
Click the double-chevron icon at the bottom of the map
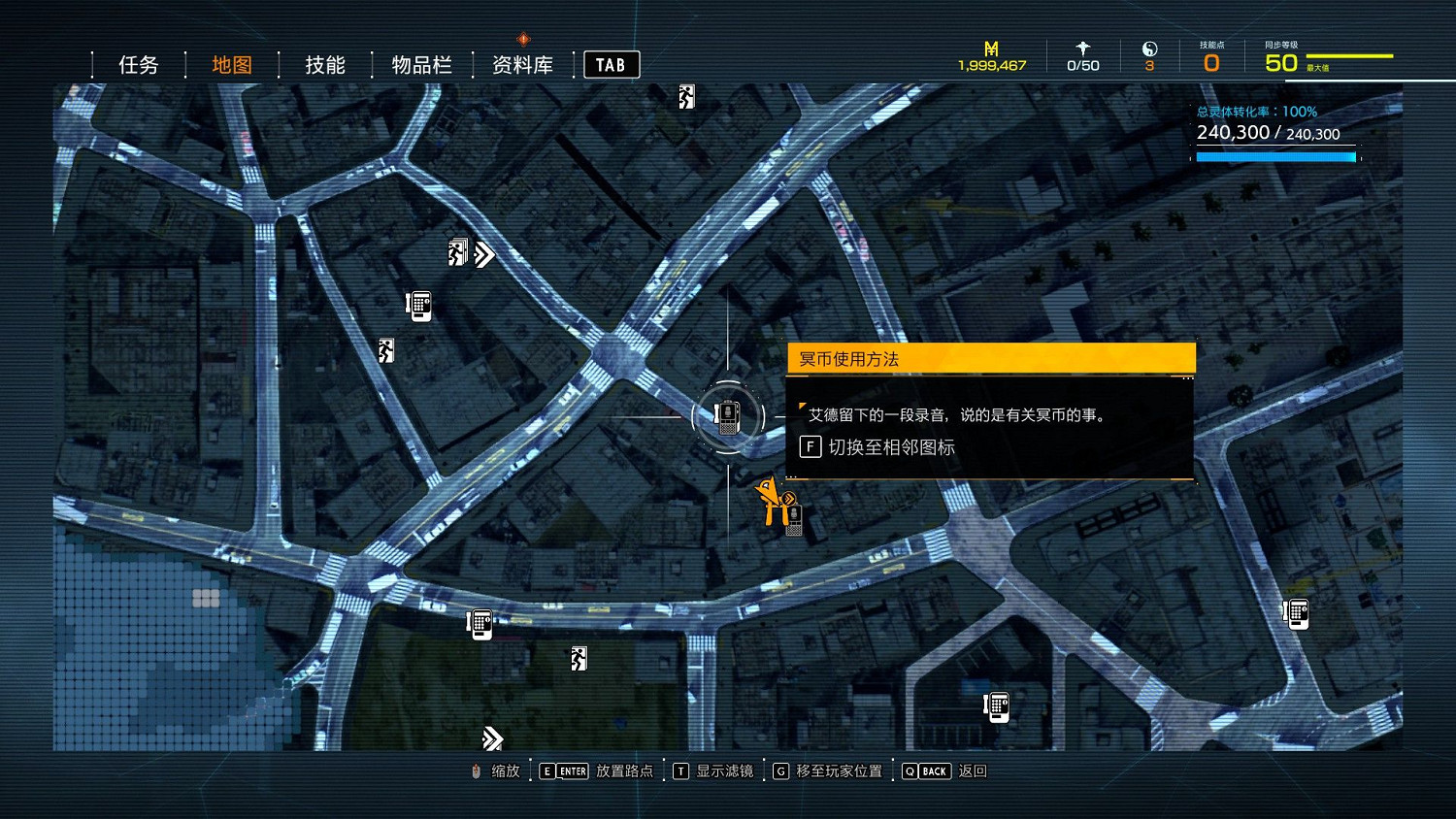coord(491,738)
